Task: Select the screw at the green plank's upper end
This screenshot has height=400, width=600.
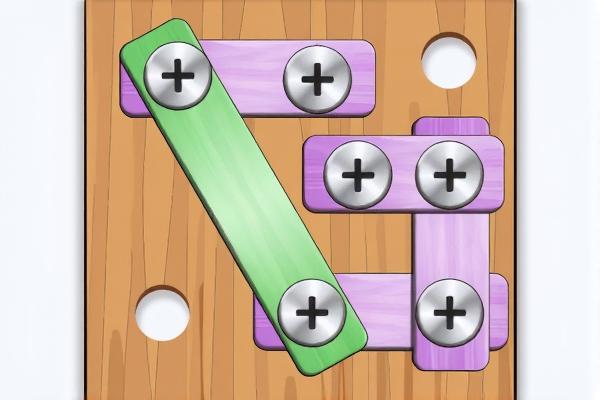Action: [x=178, y=75]
